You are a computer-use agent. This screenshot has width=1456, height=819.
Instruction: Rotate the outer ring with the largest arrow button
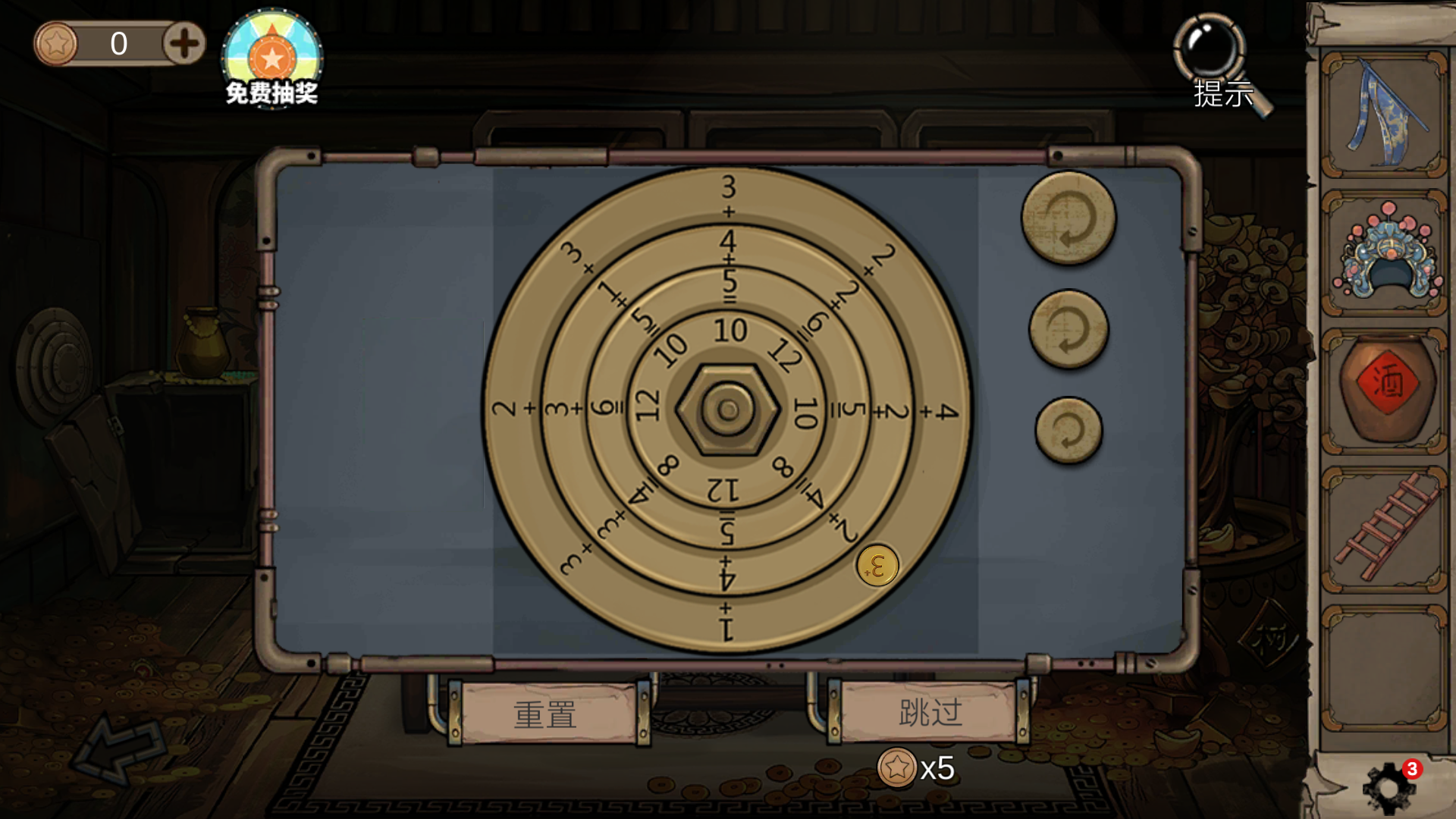1068,218
